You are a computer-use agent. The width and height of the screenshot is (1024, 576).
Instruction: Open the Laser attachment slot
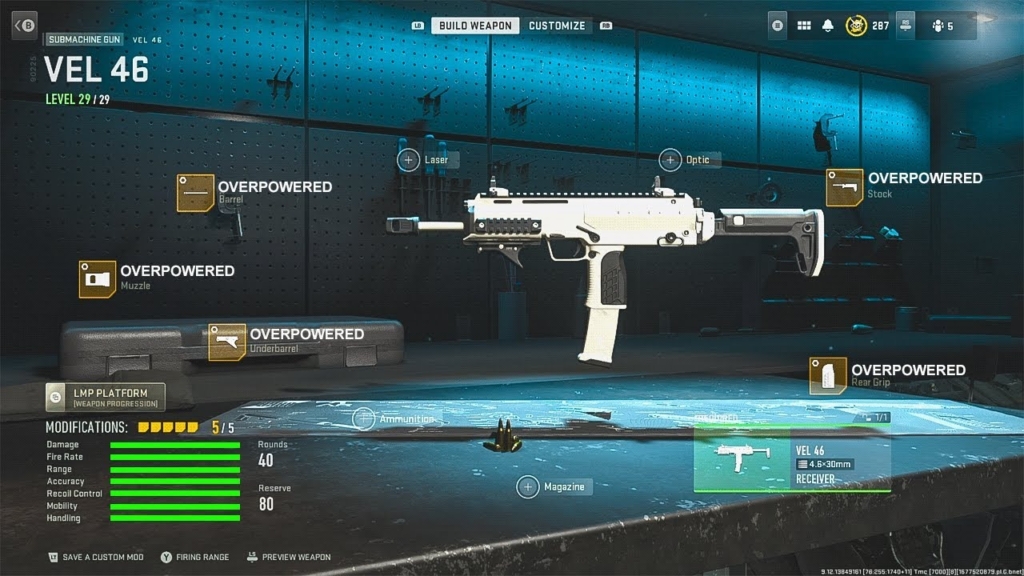[409, 159]
